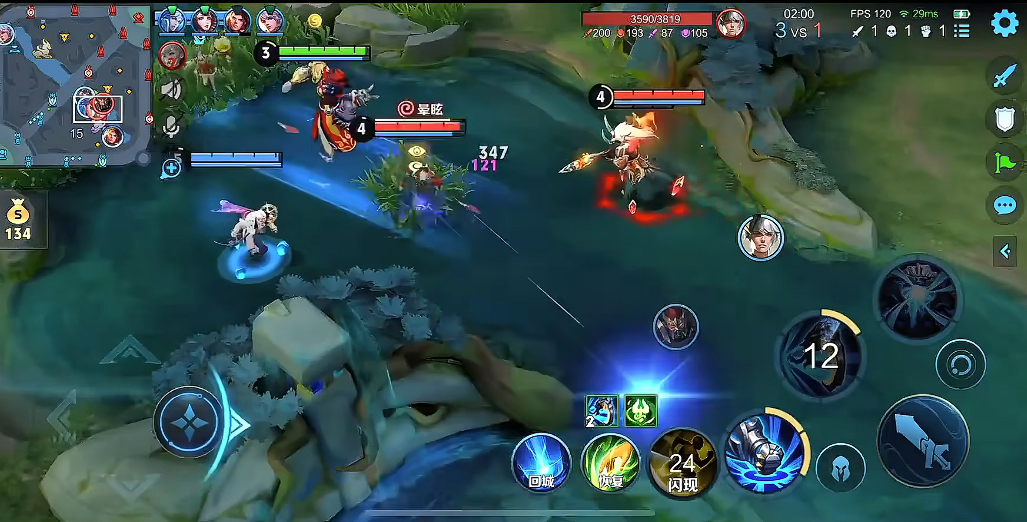The height and width of the screenshot is (522, 1027).
Task: Hit the large sword basic attack button
Action: tap(922, 440)
